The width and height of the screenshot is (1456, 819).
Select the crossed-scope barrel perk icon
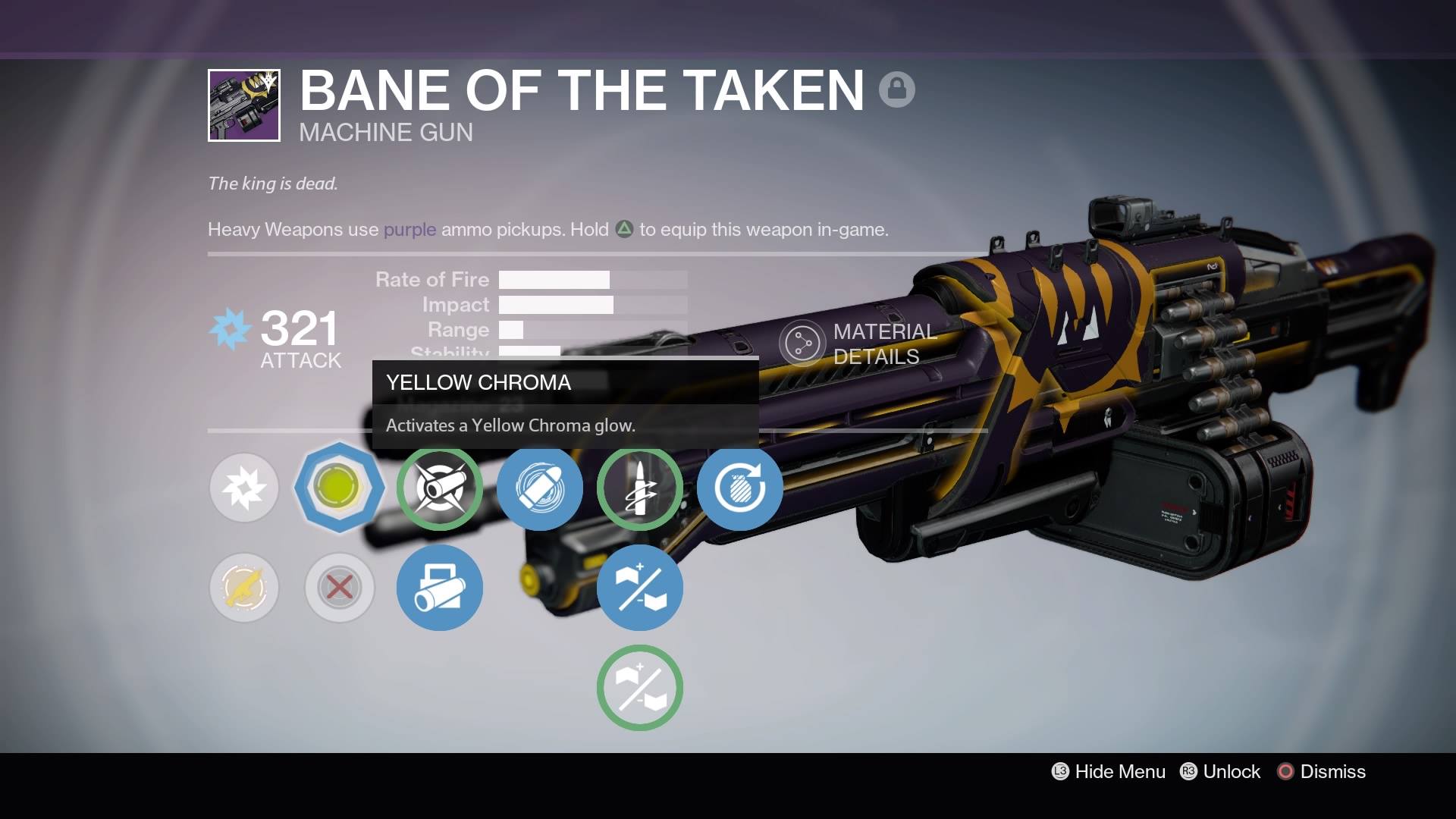pyautogui.click(x=440, y=488)
